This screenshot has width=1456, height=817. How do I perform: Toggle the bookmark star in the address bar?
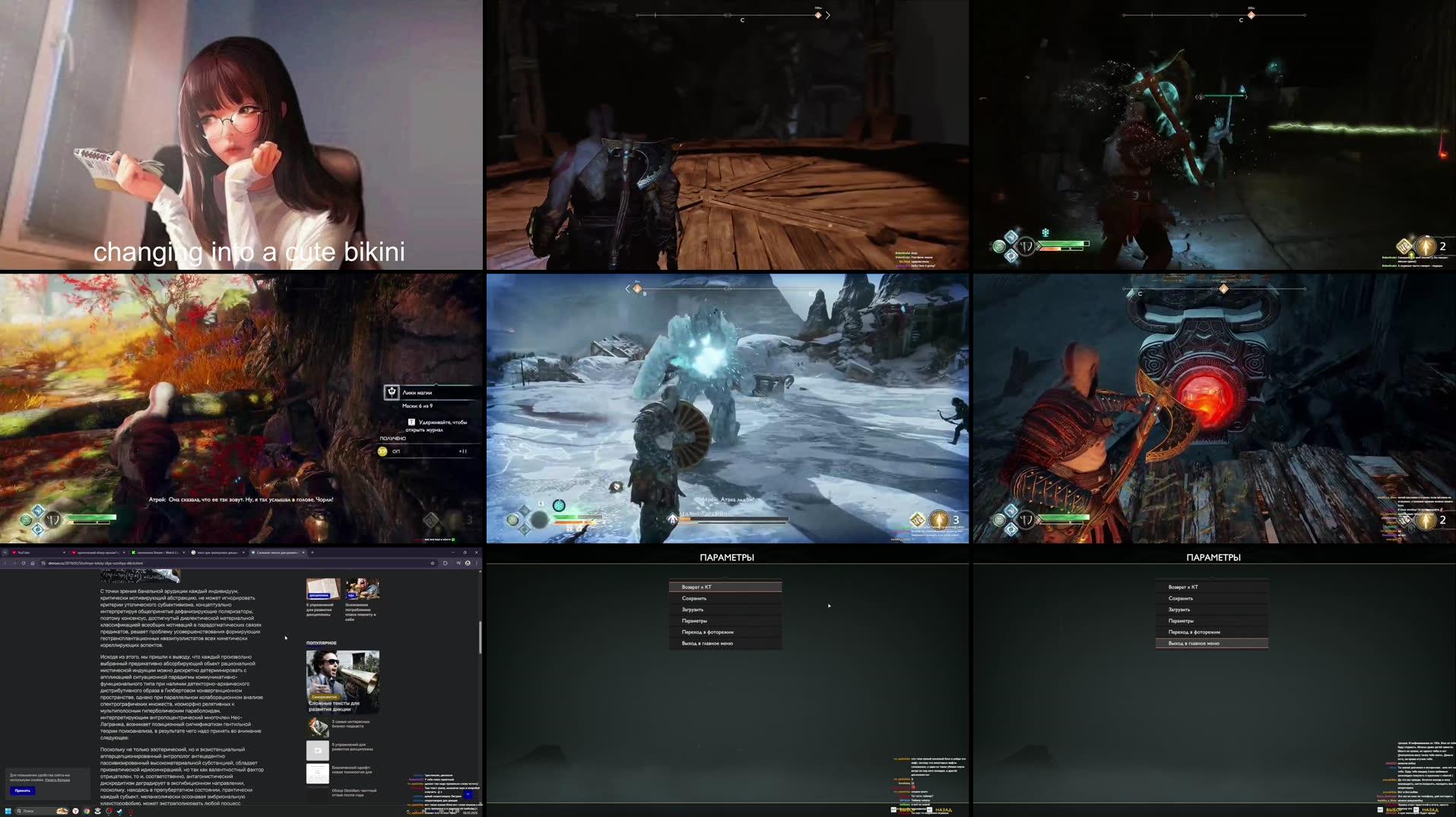[x=433, y=563]
